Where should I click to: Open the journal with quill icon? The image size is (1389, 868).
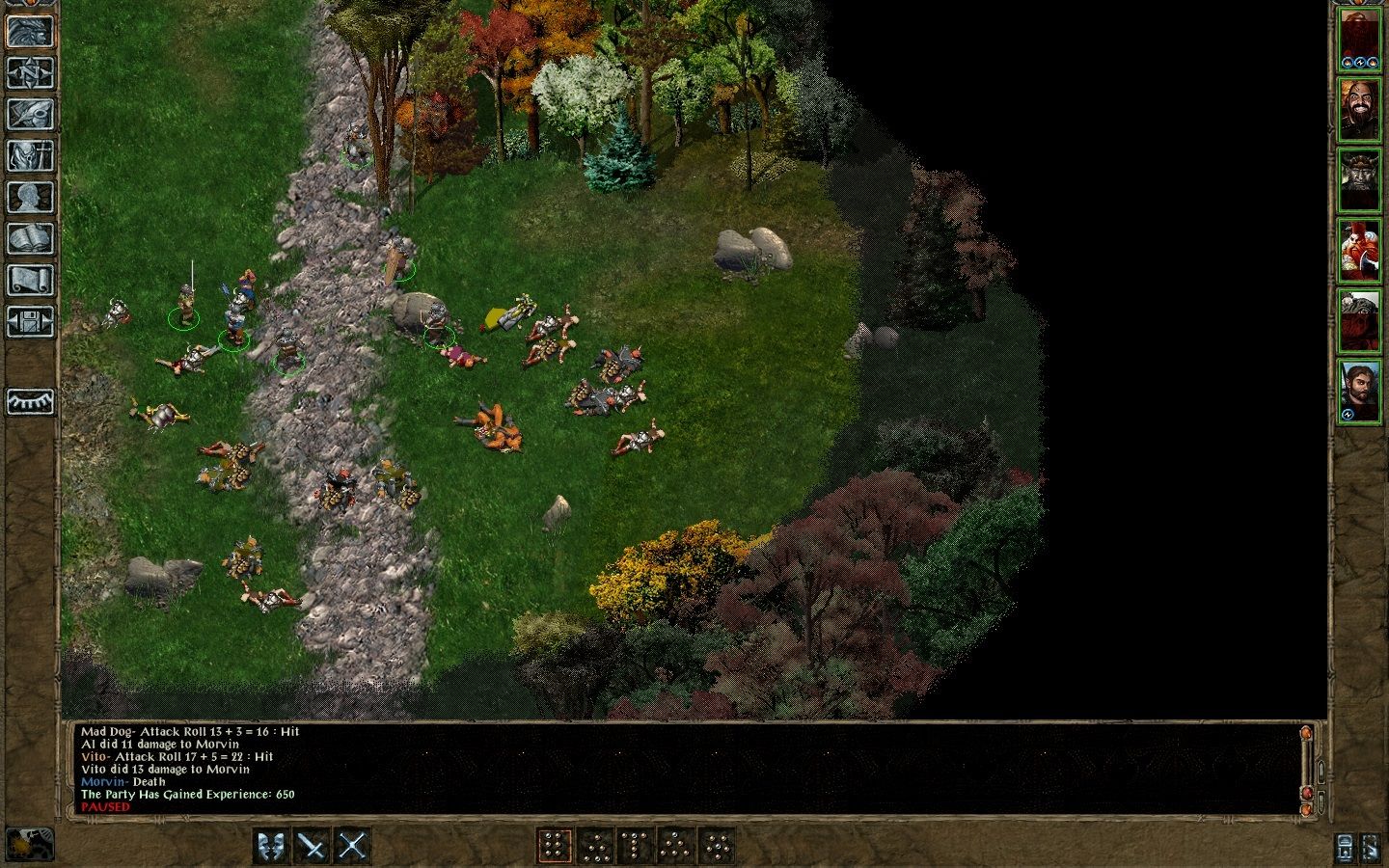click(x=30, y=114)
